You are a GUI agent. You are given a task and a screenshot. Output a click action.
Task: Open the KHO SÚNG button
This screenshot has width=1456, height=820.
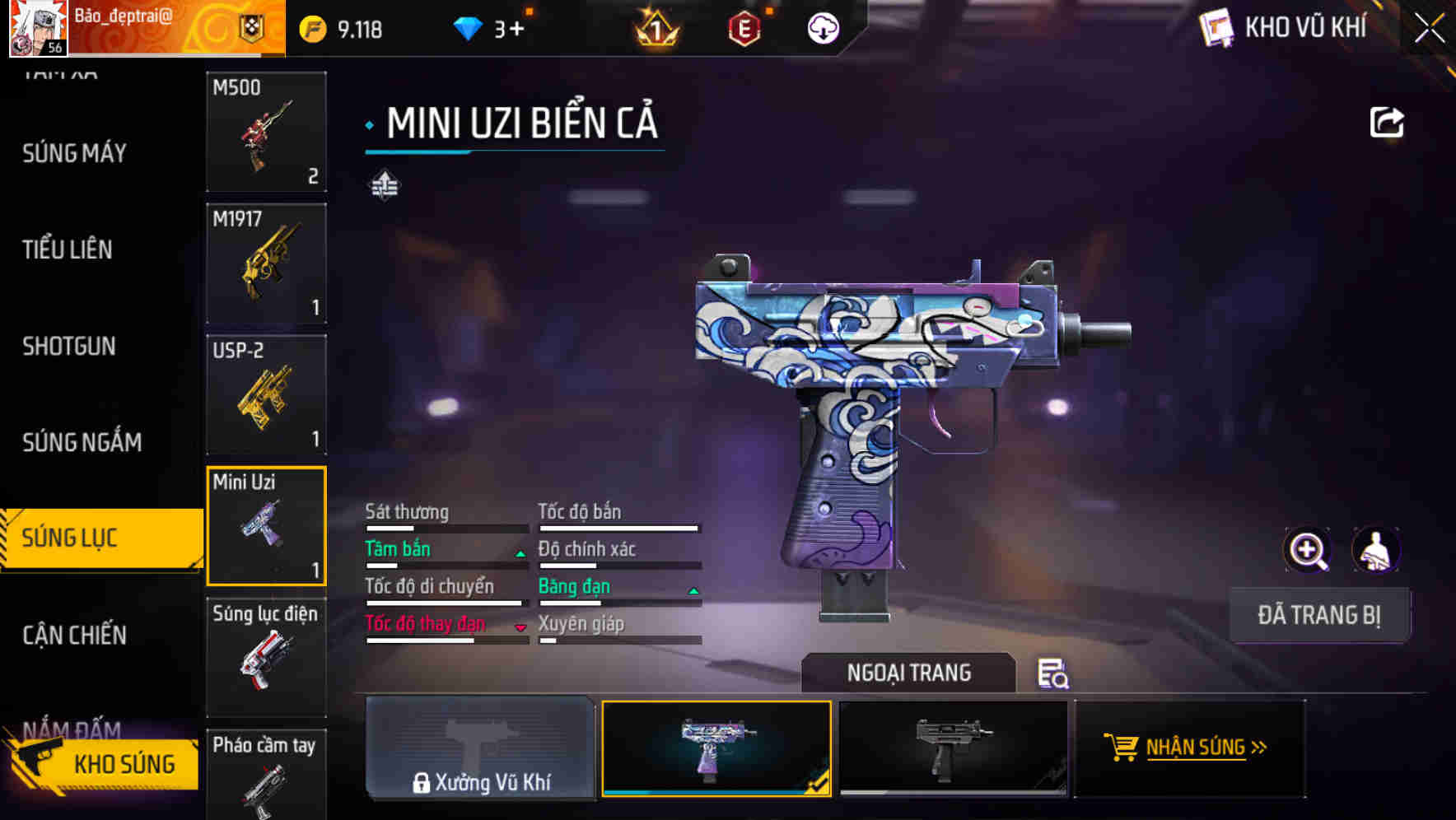click(x=105, y=763)
